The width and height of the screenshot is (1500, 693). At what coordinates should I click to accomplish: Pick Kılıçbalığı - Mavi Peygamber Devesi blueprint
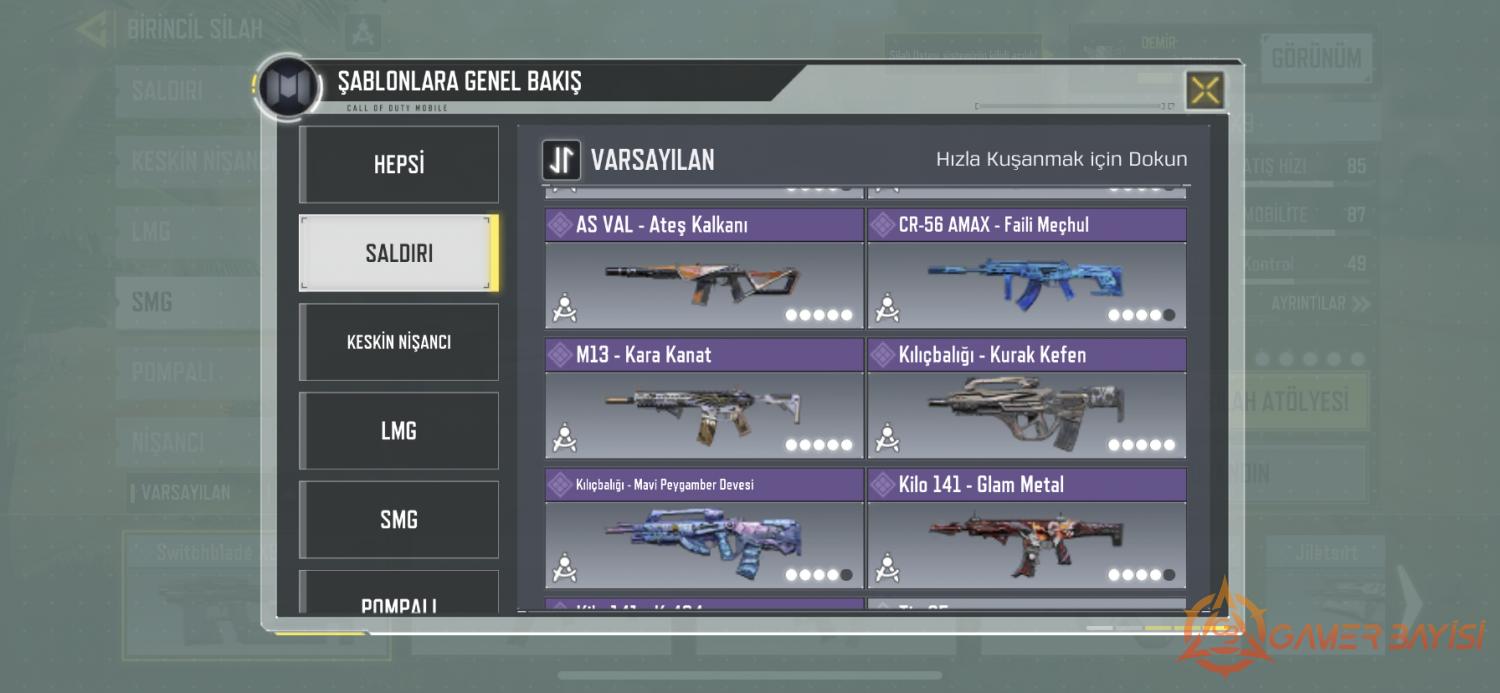[704, 544]
